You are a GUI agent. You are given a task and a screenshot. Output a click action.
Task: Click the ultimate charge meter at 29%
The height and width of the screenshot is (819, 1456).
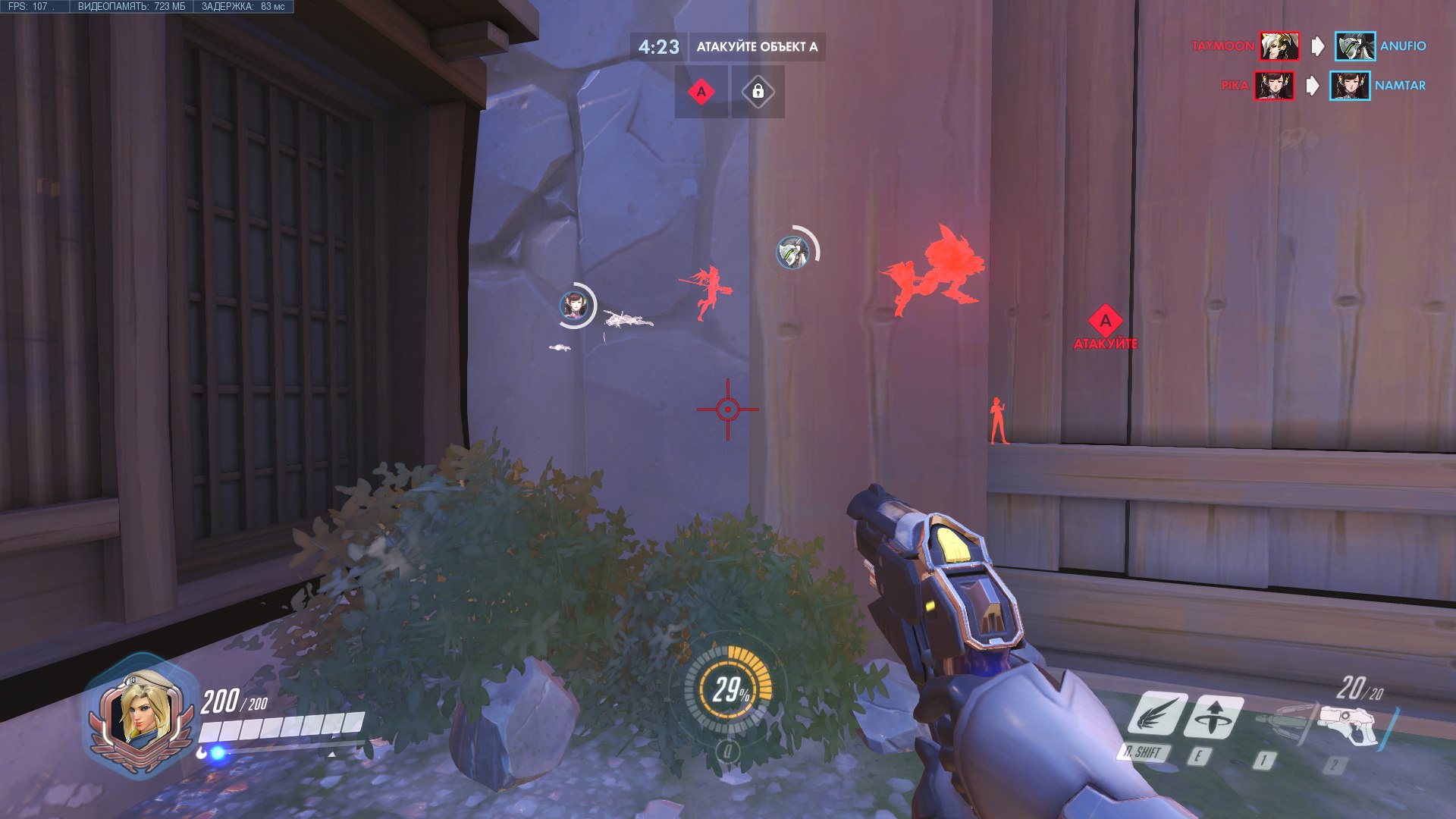tap(729, 689)
